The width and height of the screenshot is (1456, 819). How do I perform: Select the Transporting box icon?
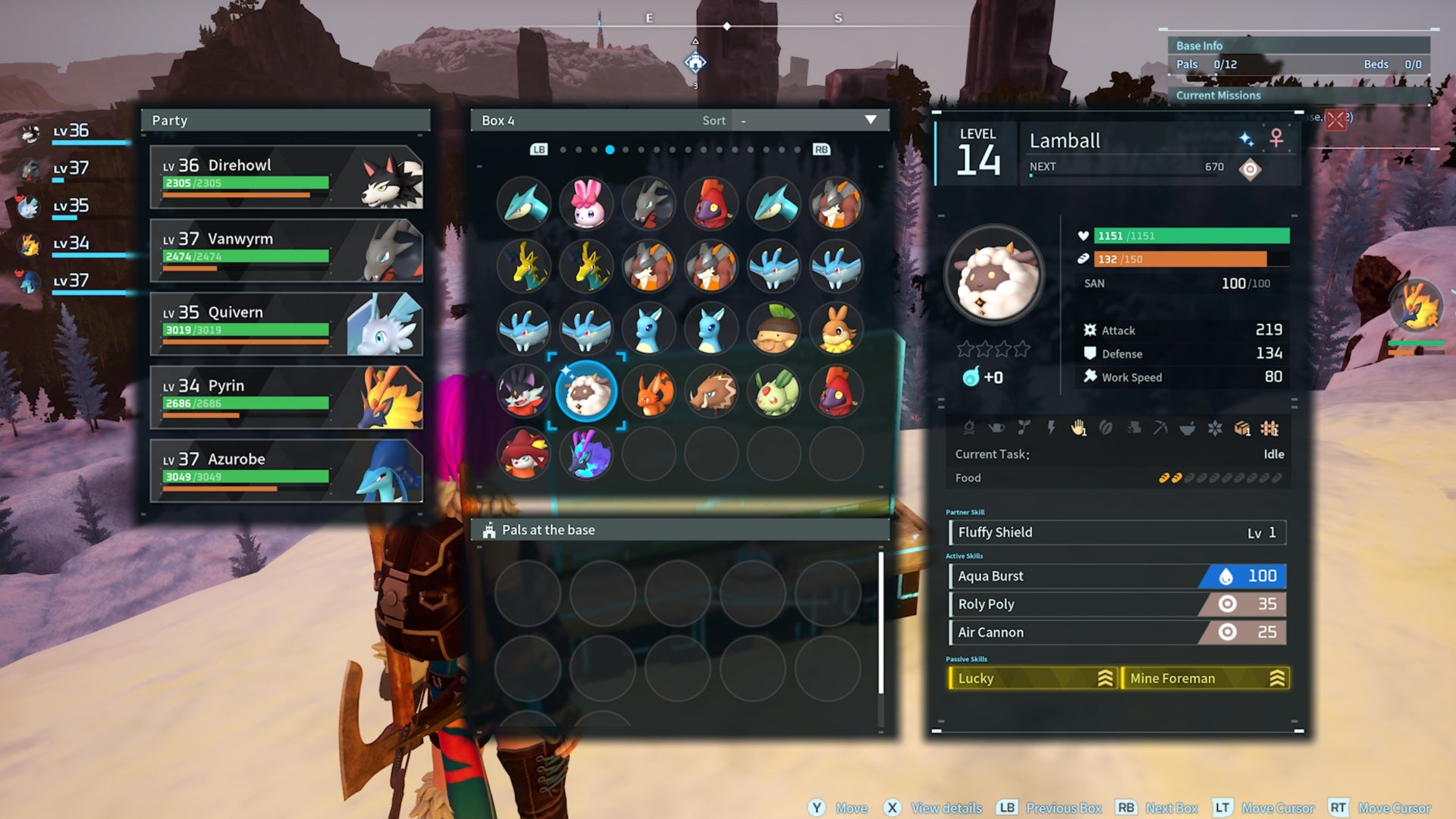coord(1243,428)
